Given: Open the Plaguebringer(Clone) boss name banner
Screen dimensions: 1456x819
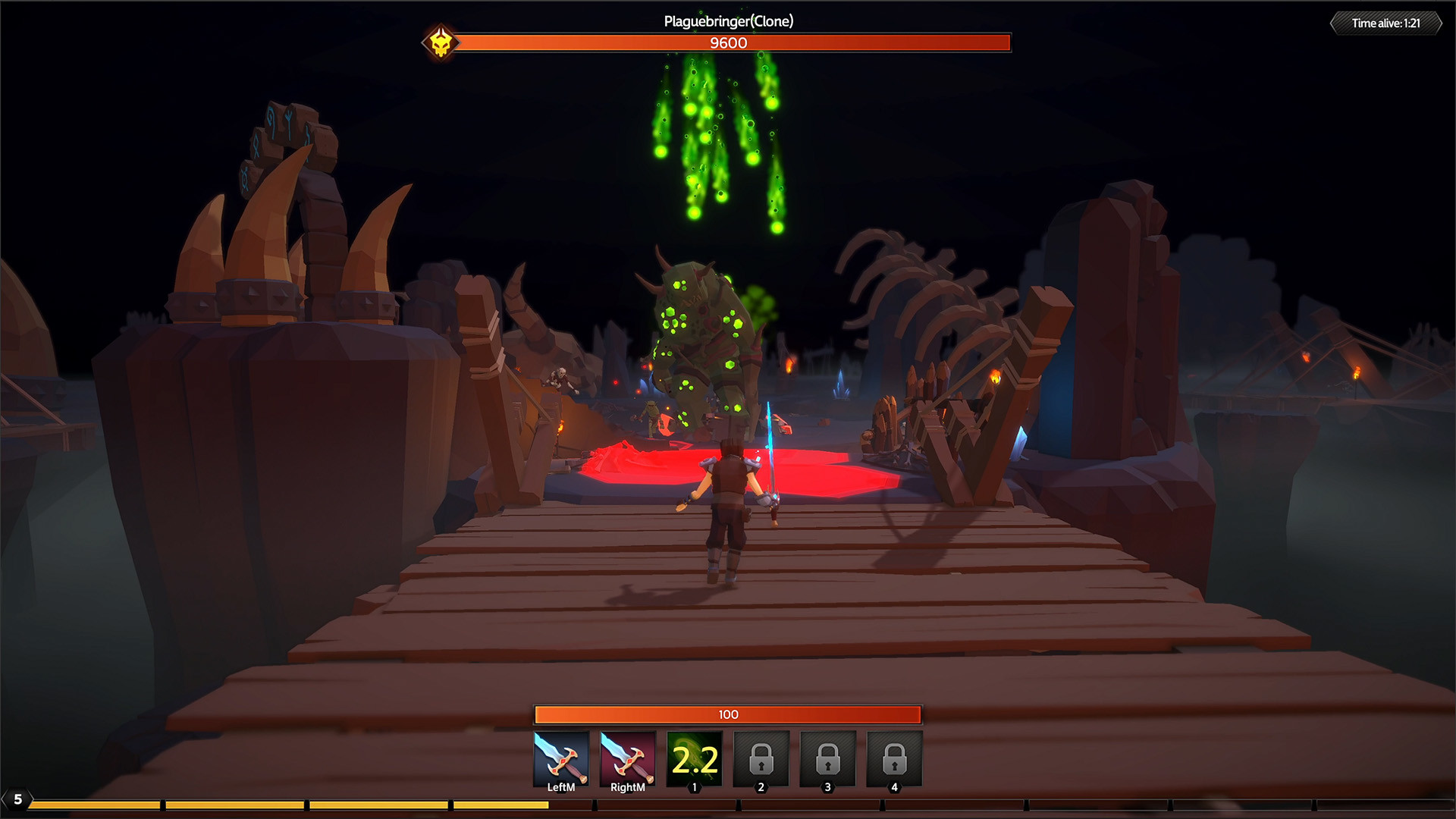Looking at the screenshot, I should coord(726,22).
